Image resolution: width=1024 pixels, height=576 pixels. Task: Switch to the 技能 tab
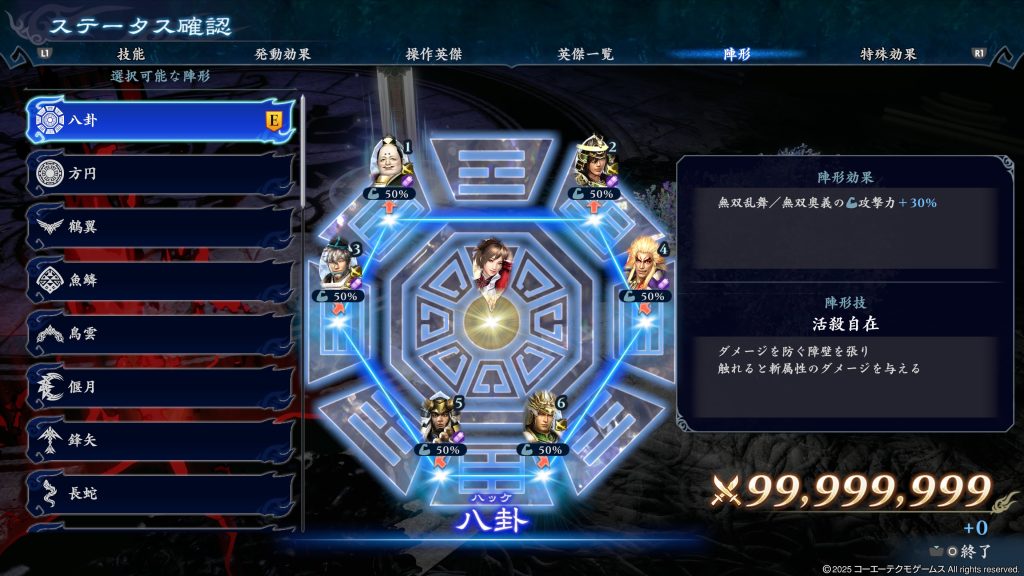click(131, 54)
